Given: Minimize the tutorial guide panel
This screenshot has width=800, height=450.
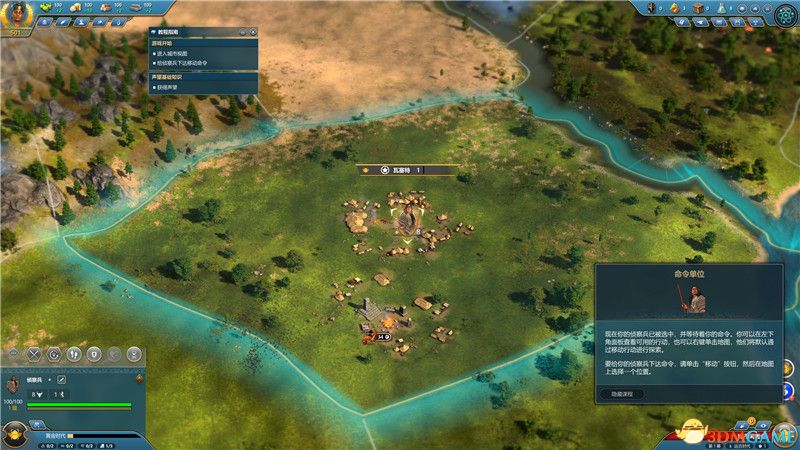Looking at the screenshot, I should pos(244,33).
